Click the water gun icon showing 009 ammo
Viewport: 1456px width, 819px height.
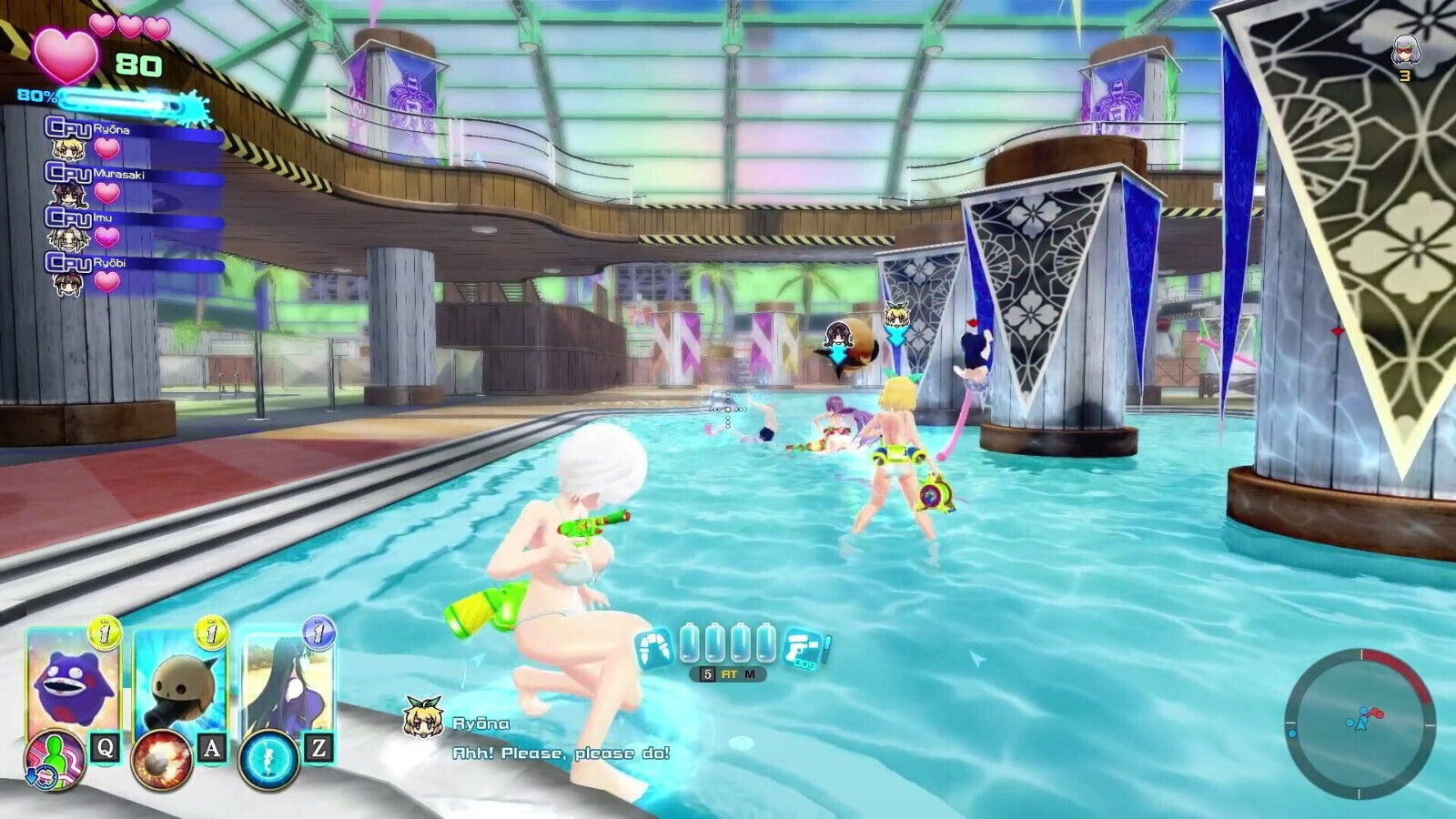tap(805, 648)
